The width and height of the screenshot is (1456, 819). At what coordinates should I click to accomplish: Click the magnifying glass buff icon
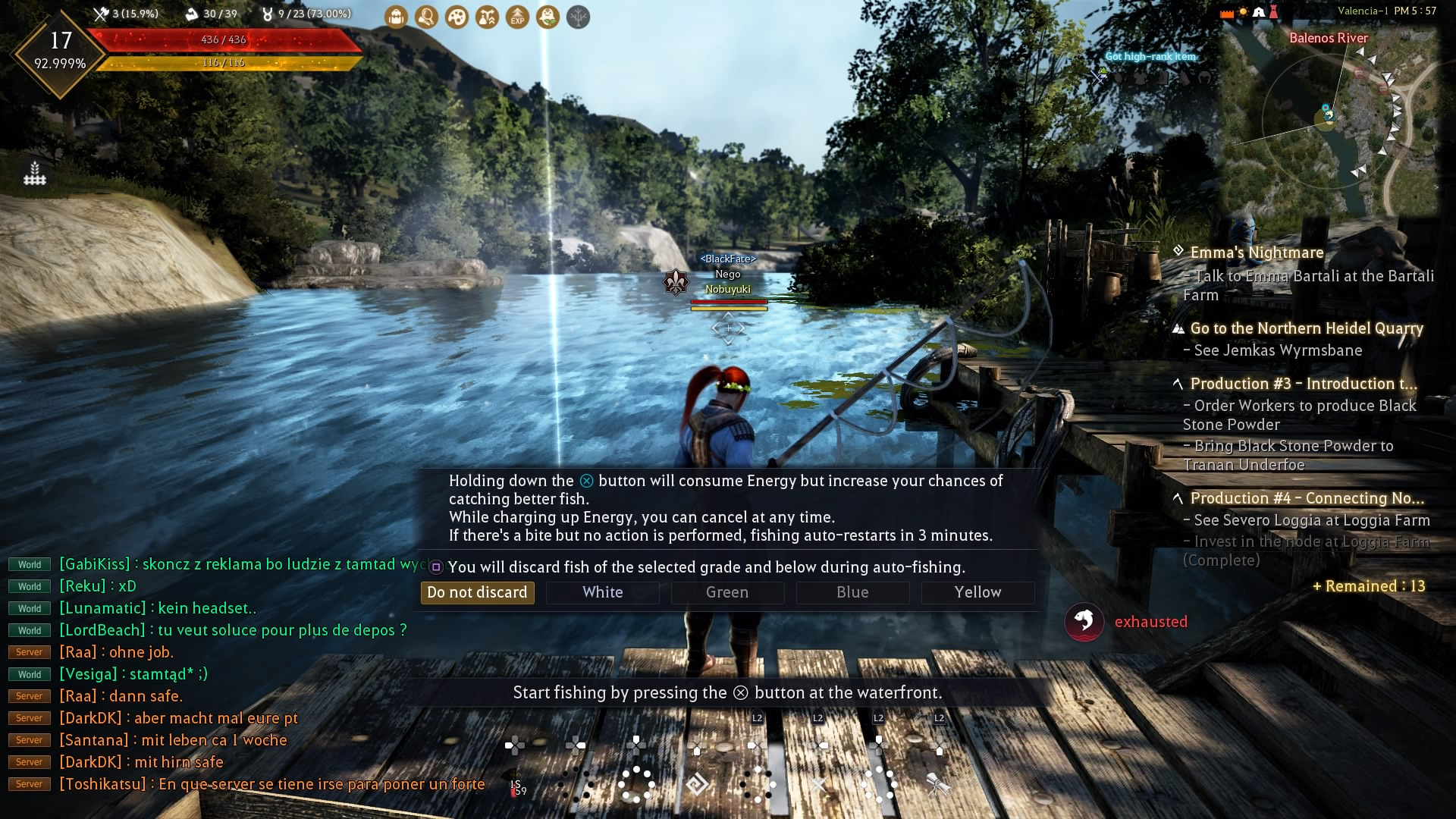426,17
